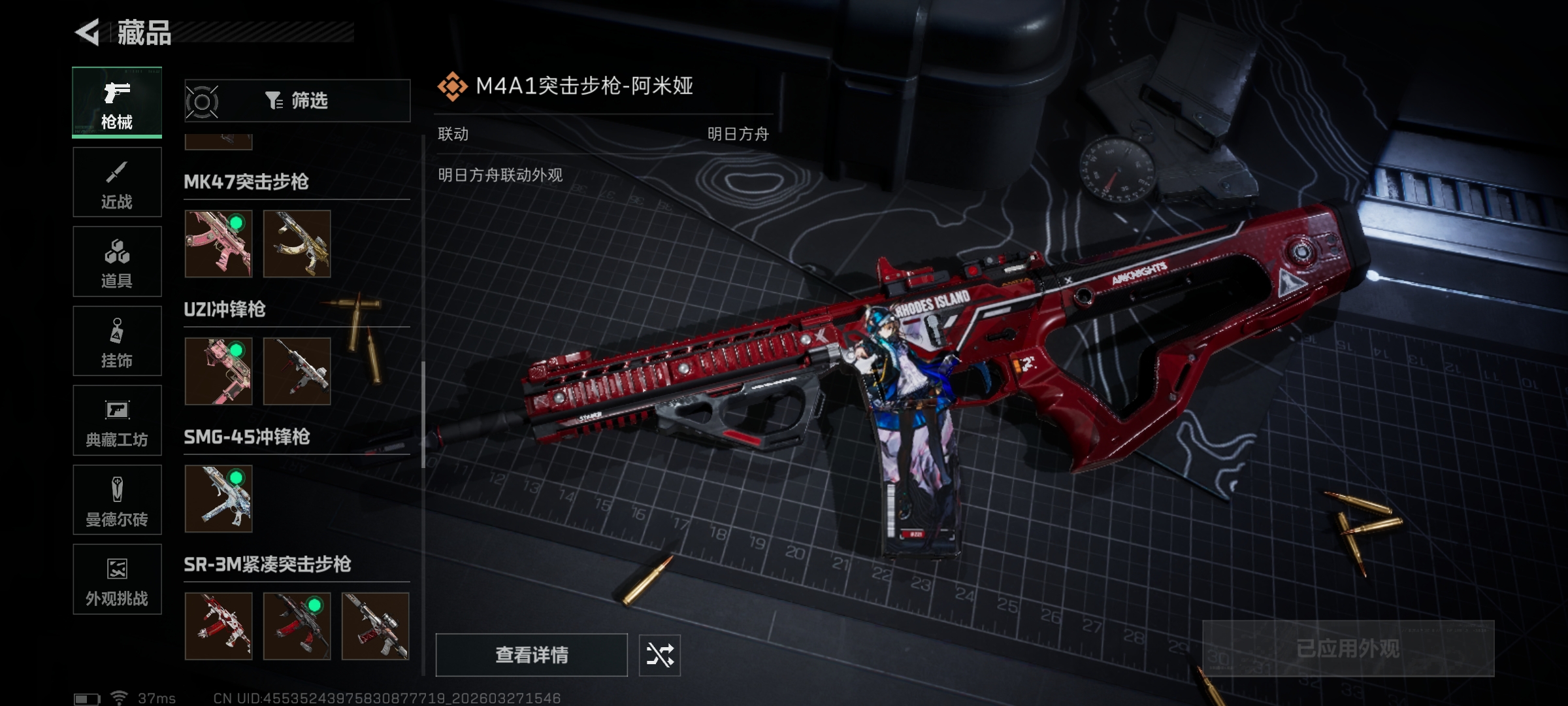Select the pink UZI skin thumbnail
The width and height of the screenshot is (1568, 706).
click(x=218, y=371)
